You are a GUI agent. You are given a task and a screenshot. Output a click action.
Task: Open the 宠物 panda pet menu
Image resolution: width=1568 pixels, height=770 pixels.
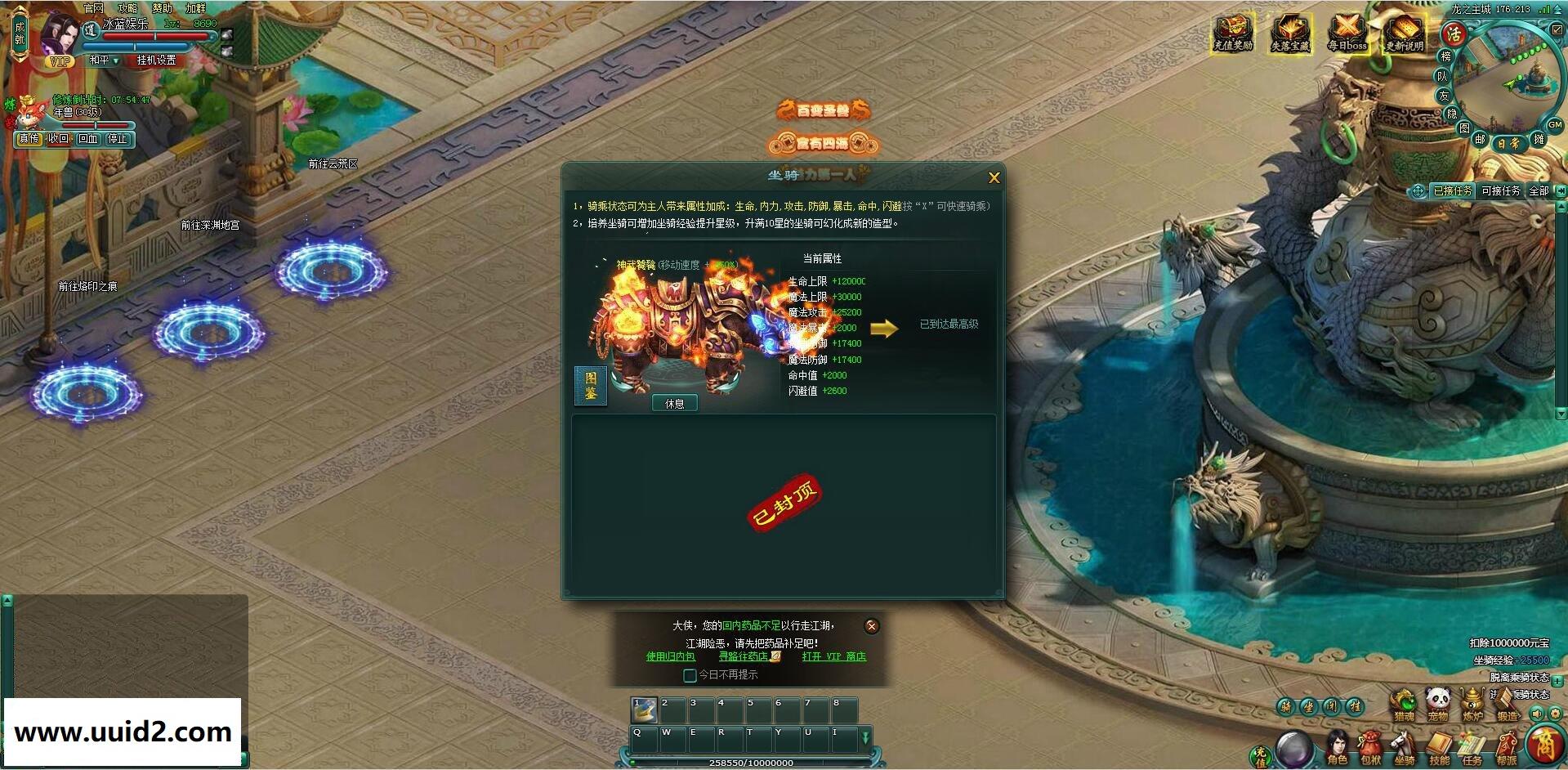click(x=1438, y=703)
